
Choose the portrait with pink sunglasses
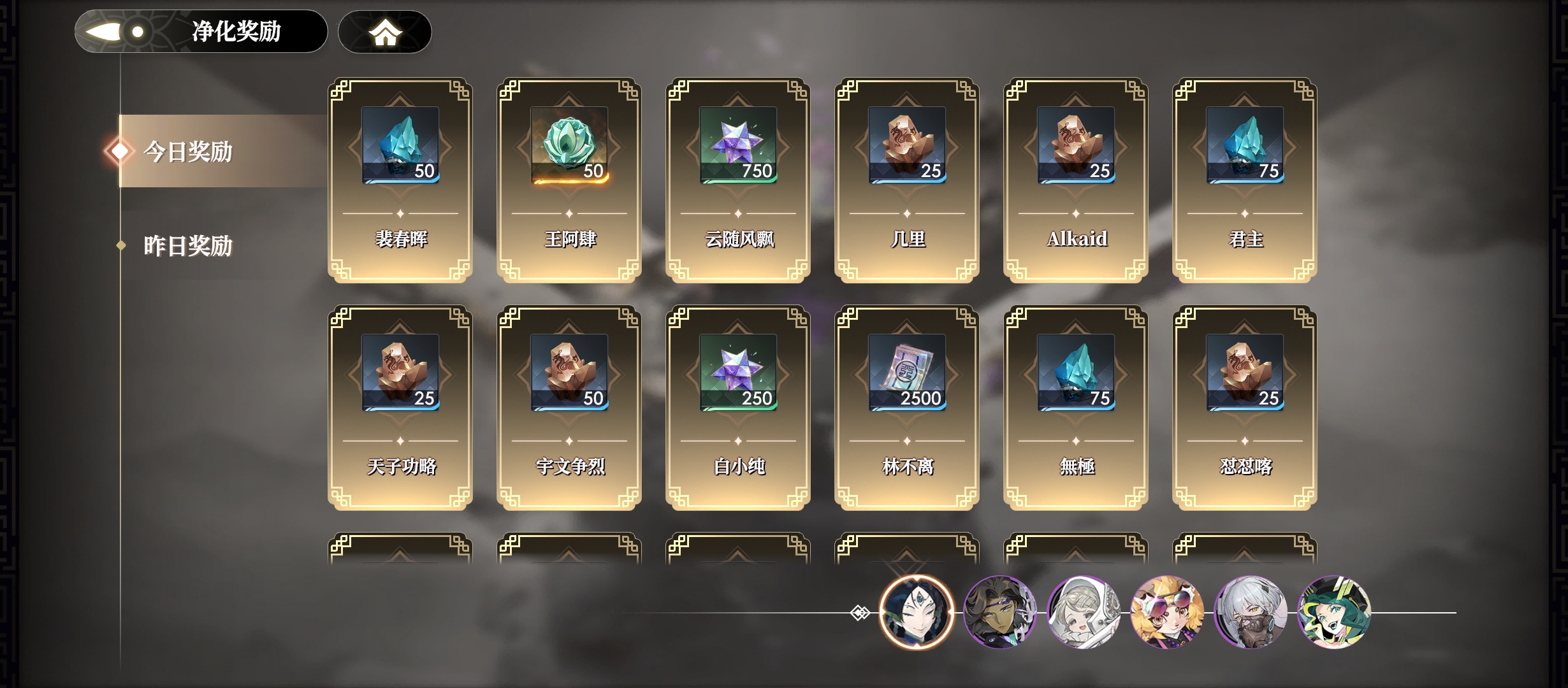coord(1167,612)
